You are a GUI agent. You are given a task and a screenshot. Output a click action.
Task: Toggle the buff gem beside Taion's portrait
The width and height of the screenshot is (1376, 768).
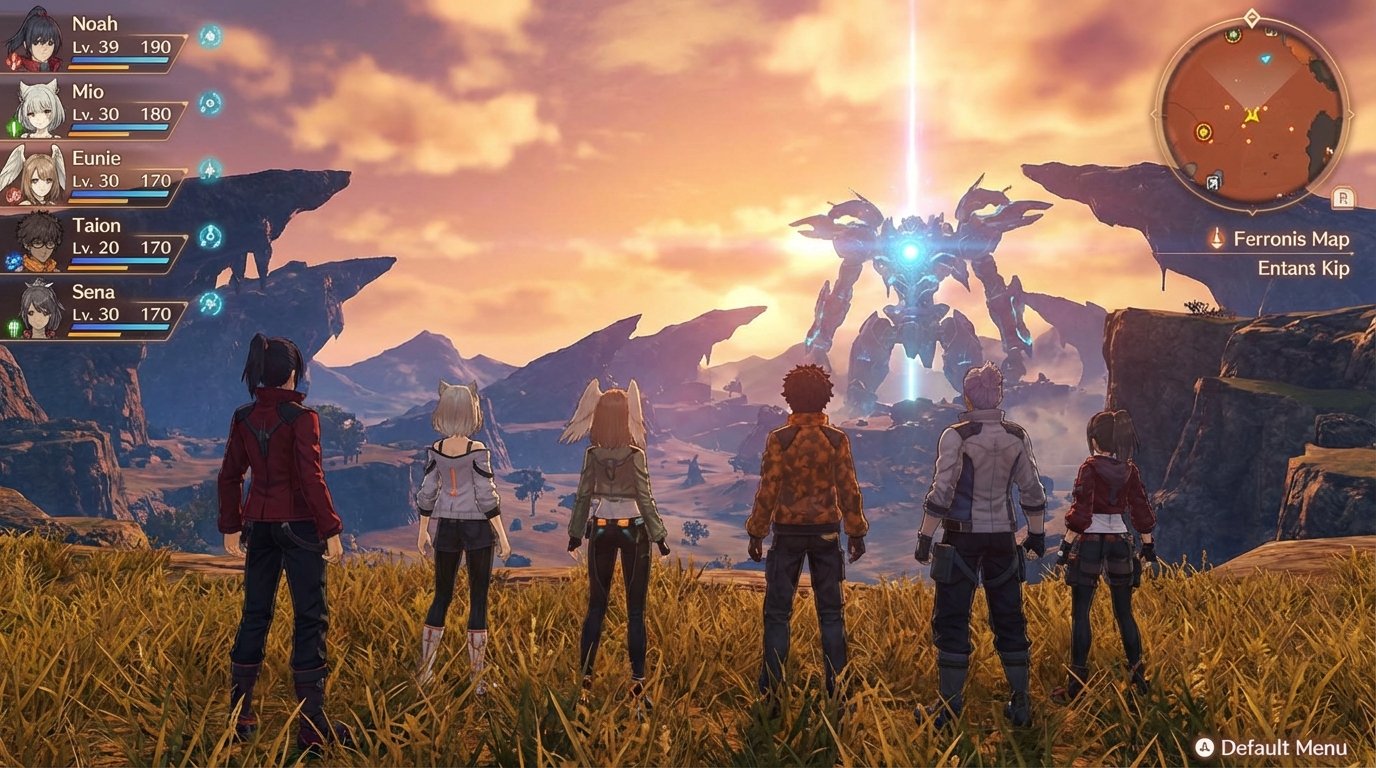point(13,261)
